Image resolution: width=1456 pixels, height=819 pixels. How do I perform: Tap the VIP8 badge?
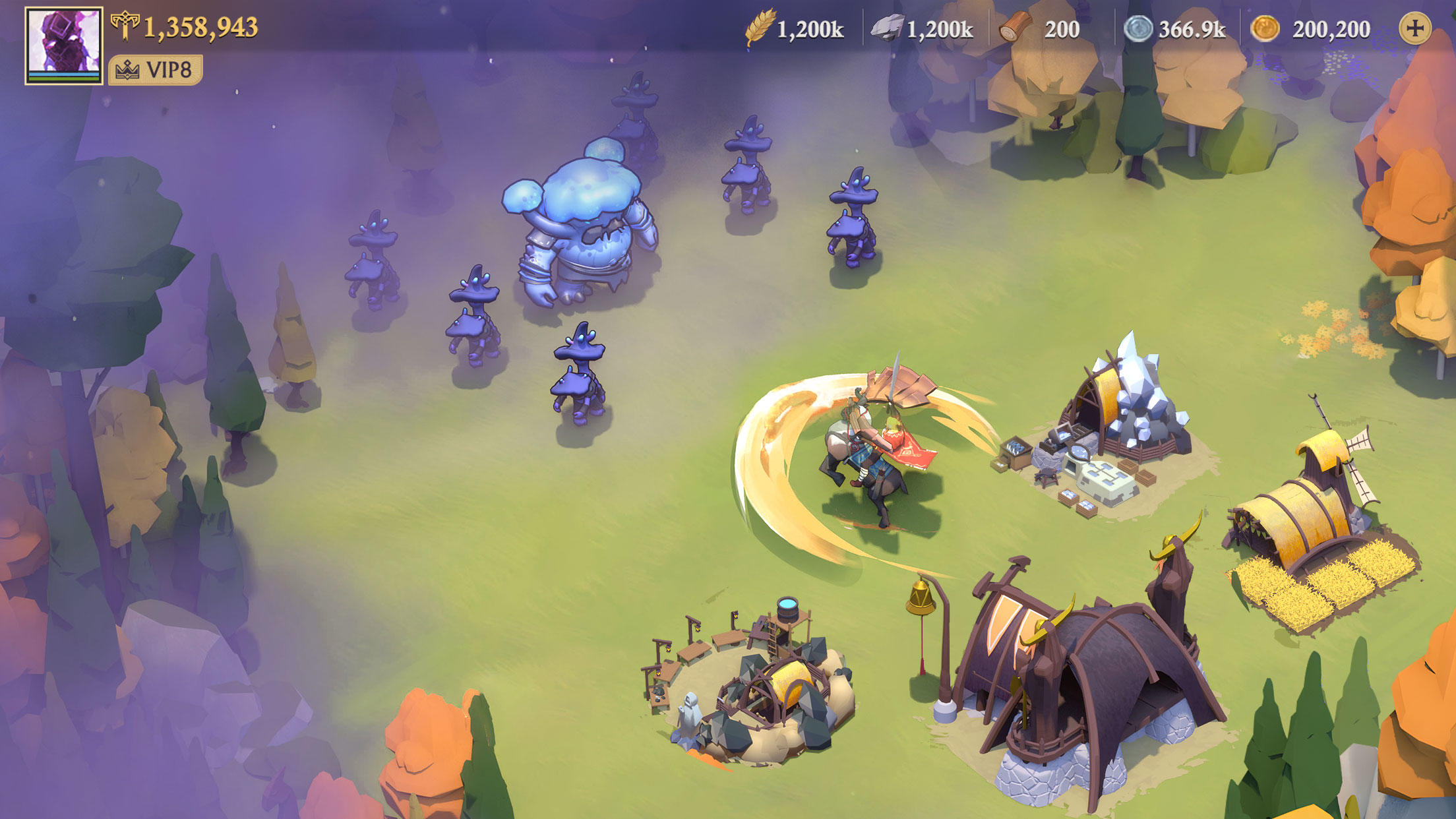pos(156,70)
